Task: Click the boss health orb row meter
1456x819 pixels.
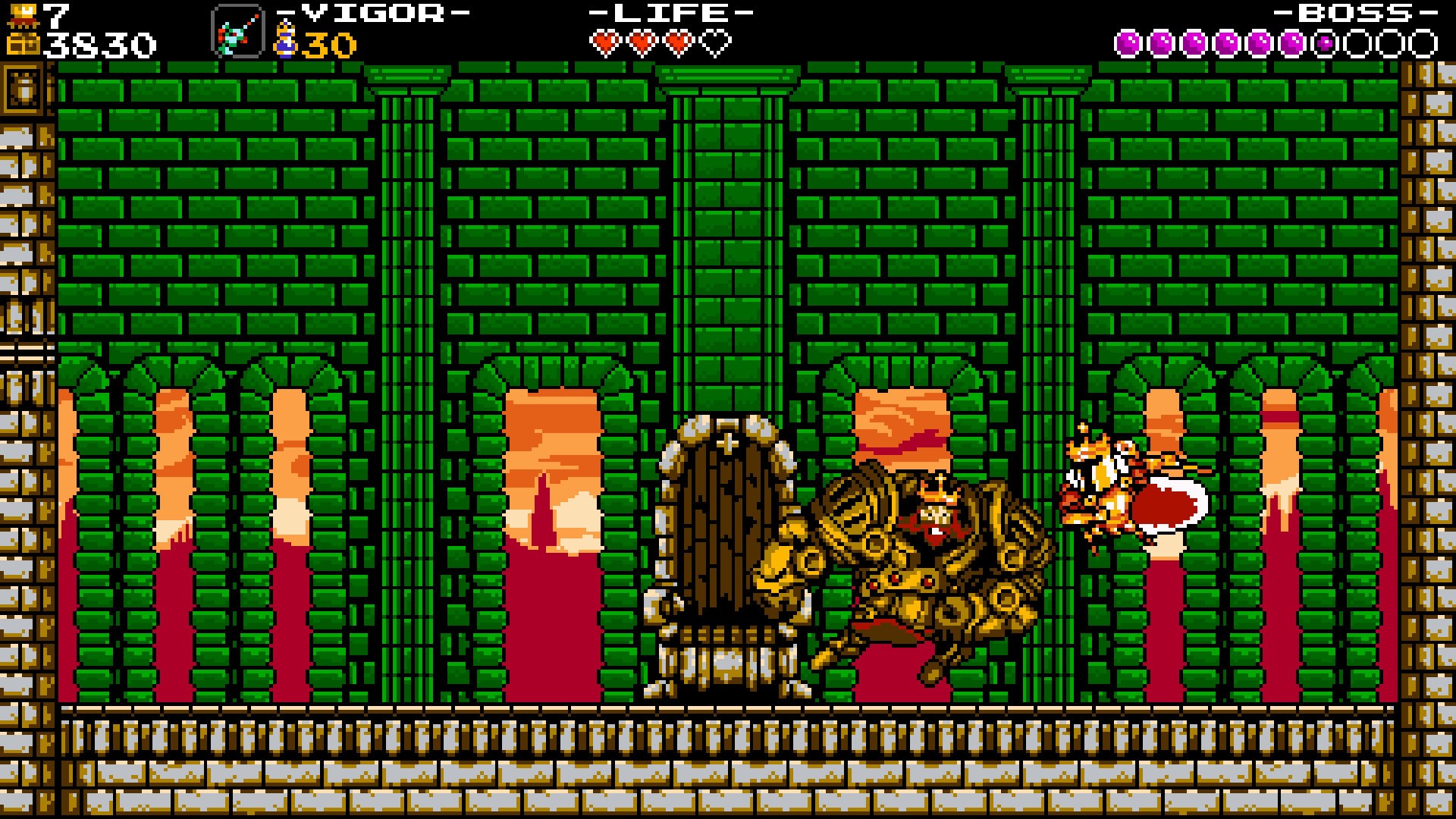Action: 1274,42
